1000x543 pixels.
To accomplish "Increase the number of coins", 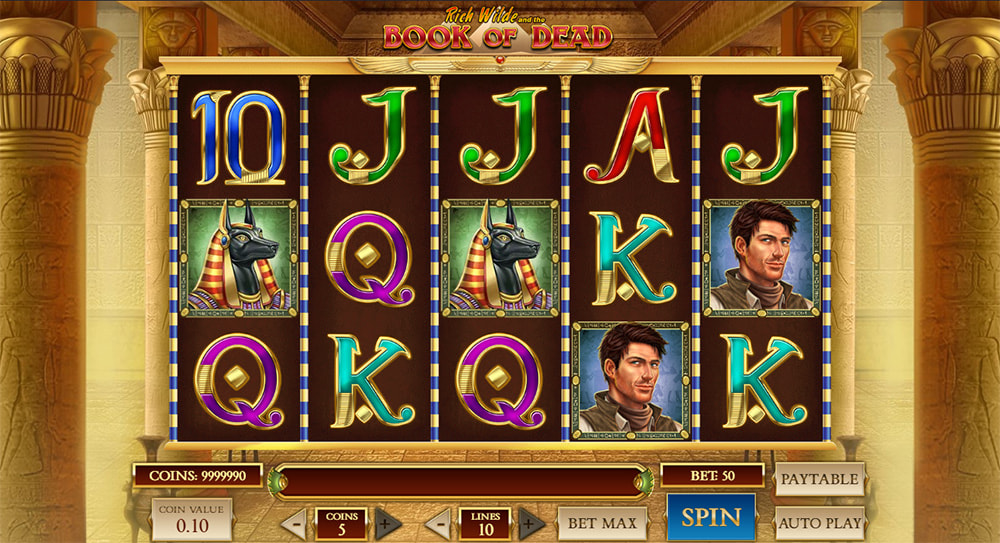I will 388,523.
